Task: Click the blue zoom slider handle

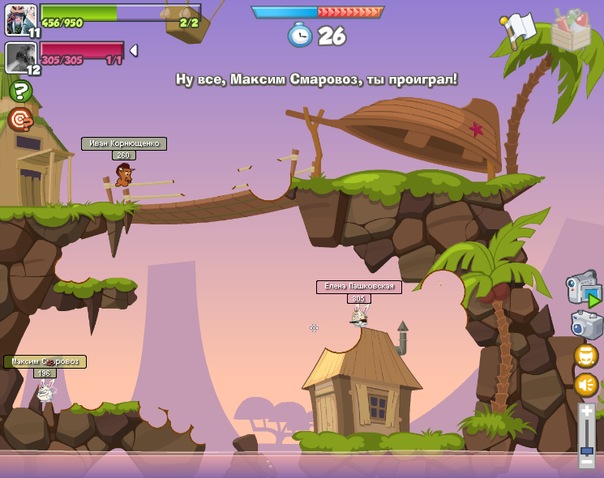Action: coord(587,451)
